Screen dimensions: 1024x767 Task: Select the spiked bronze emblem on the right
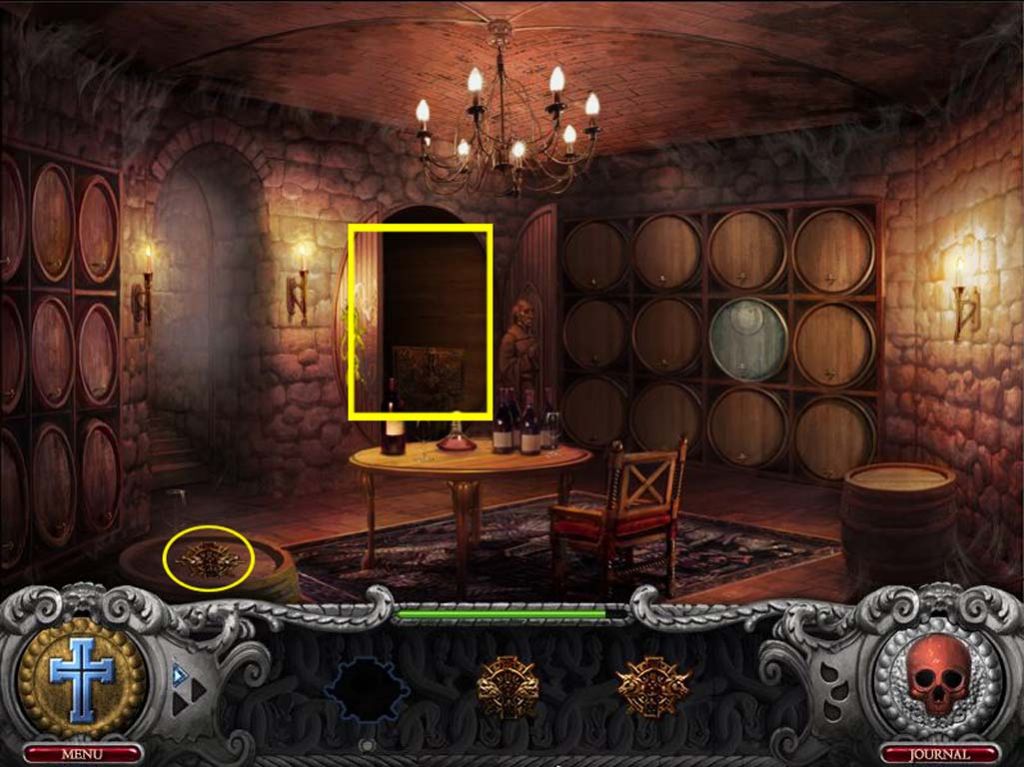(652, 687)
